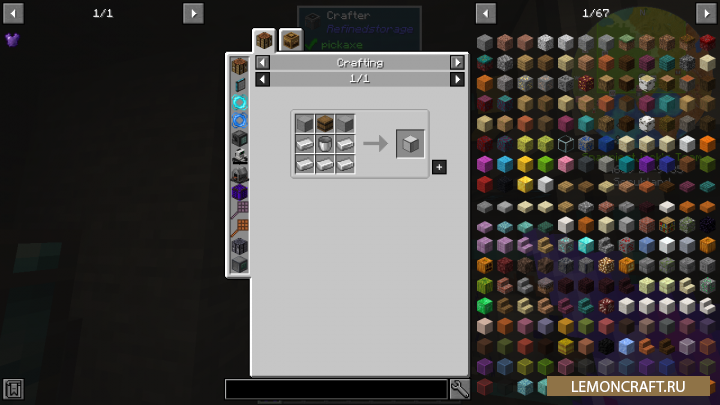720x405 pixels.
Task: Select the crafting table recipe tab
Action: (264, 41)
